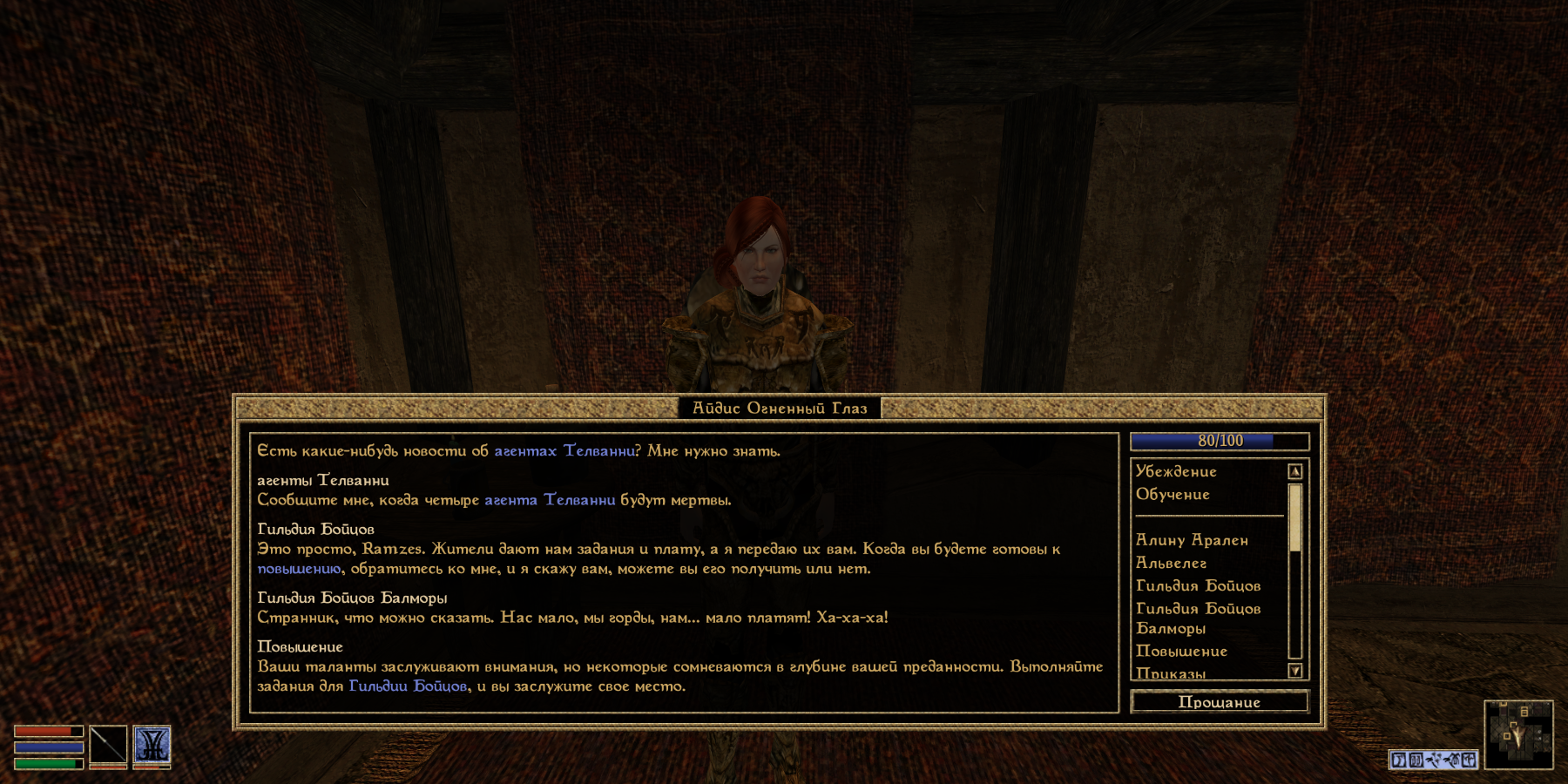
Task: Choose the two-line Гильдия Бойцов Балморы topic
Action: click(x=1198, y=618)
